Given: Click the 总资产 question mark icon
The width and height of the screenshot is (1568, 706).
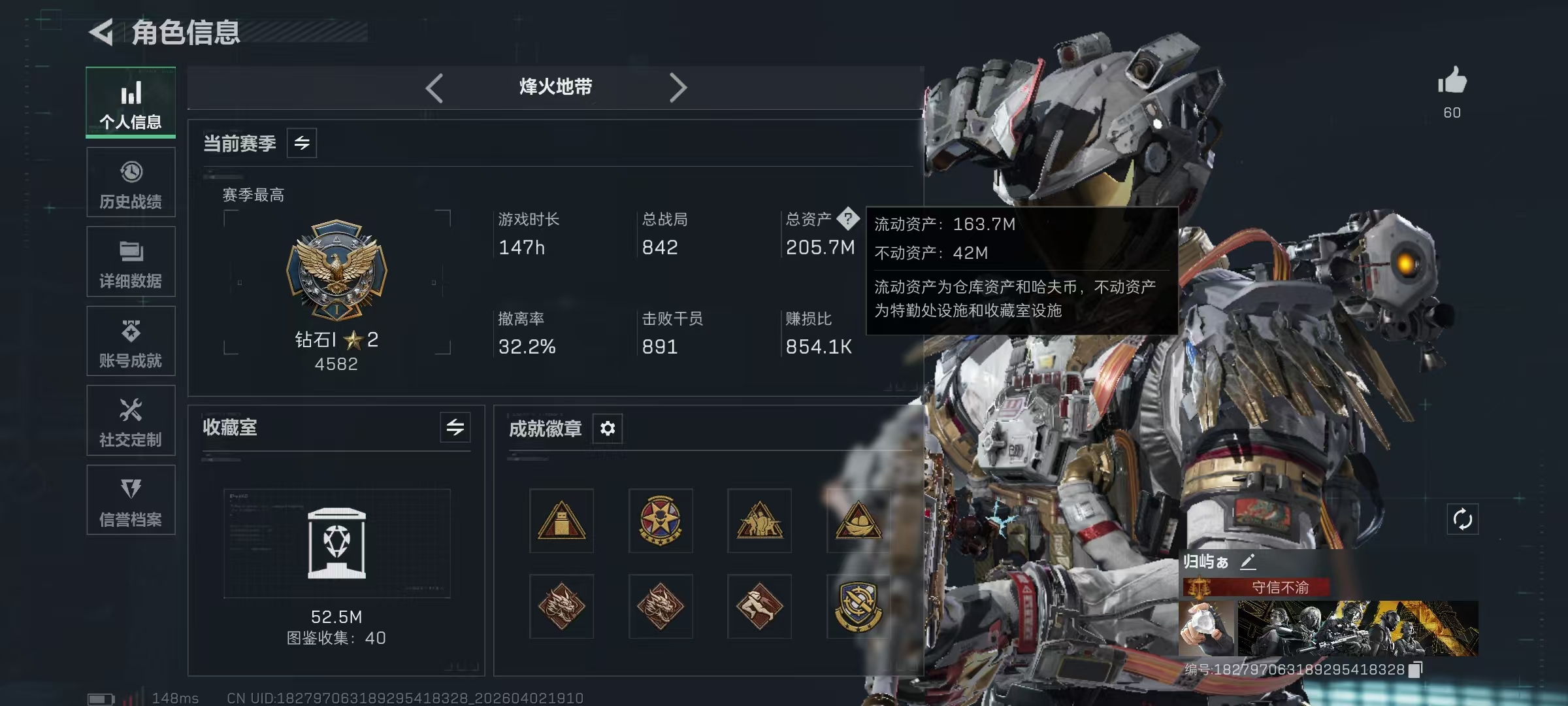Looking at the screenshot, I should (848, 218).
